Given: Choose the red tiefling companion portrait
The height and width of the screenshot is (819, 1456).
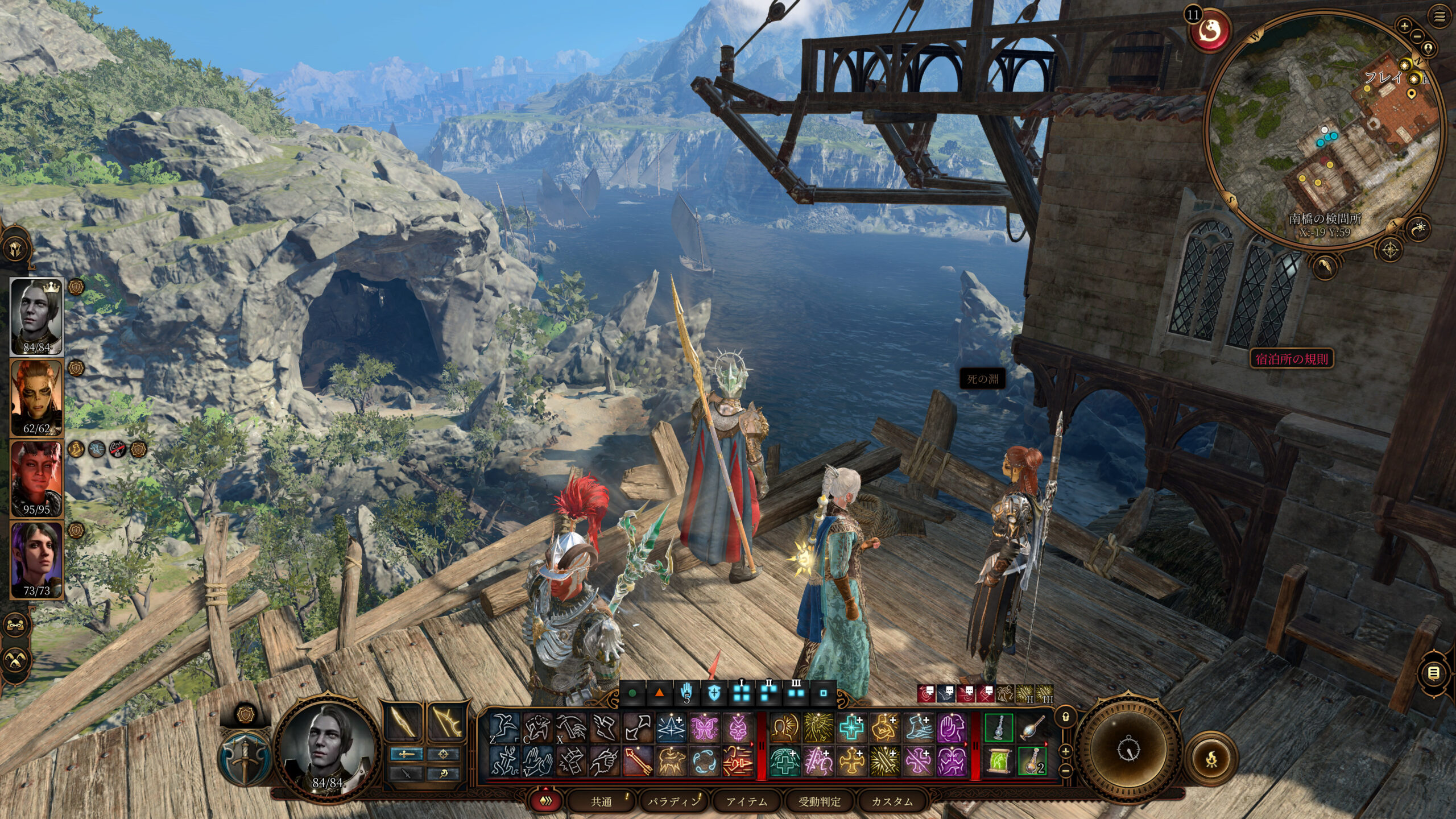Looking at the screenshot, I should 36,478.
